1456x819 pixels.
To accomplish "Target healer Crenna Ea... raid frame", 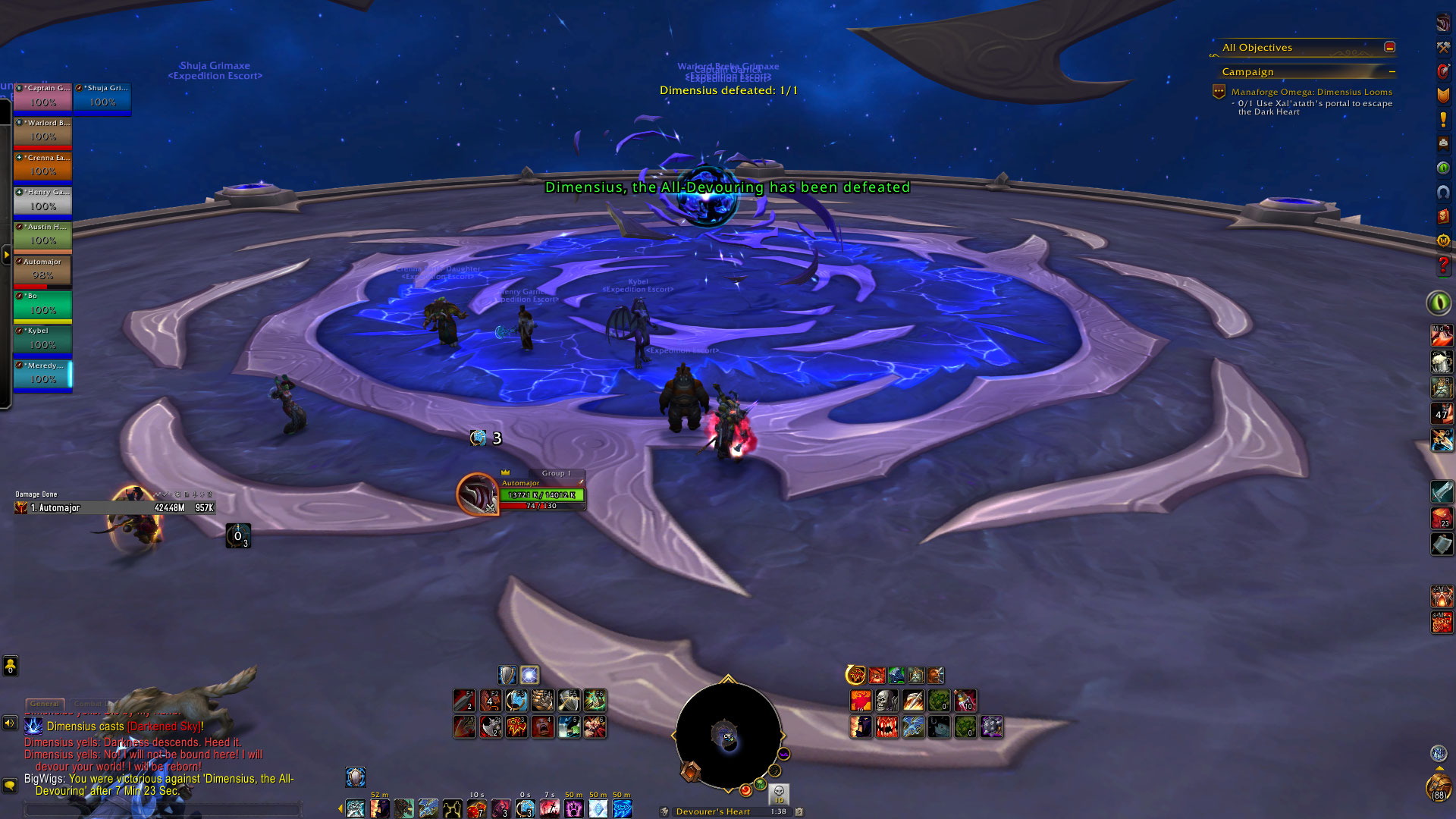I will [x=42, y=167].
